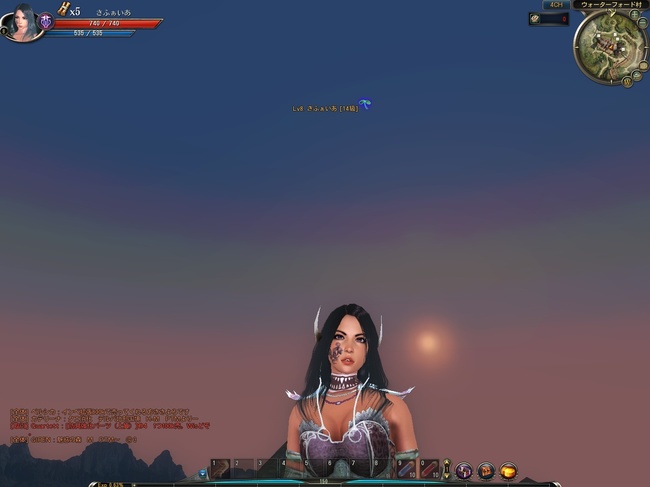Open the gold cash shop icon
The width and height of the screenshot is (650, 487).
click(x=508, y=470)
